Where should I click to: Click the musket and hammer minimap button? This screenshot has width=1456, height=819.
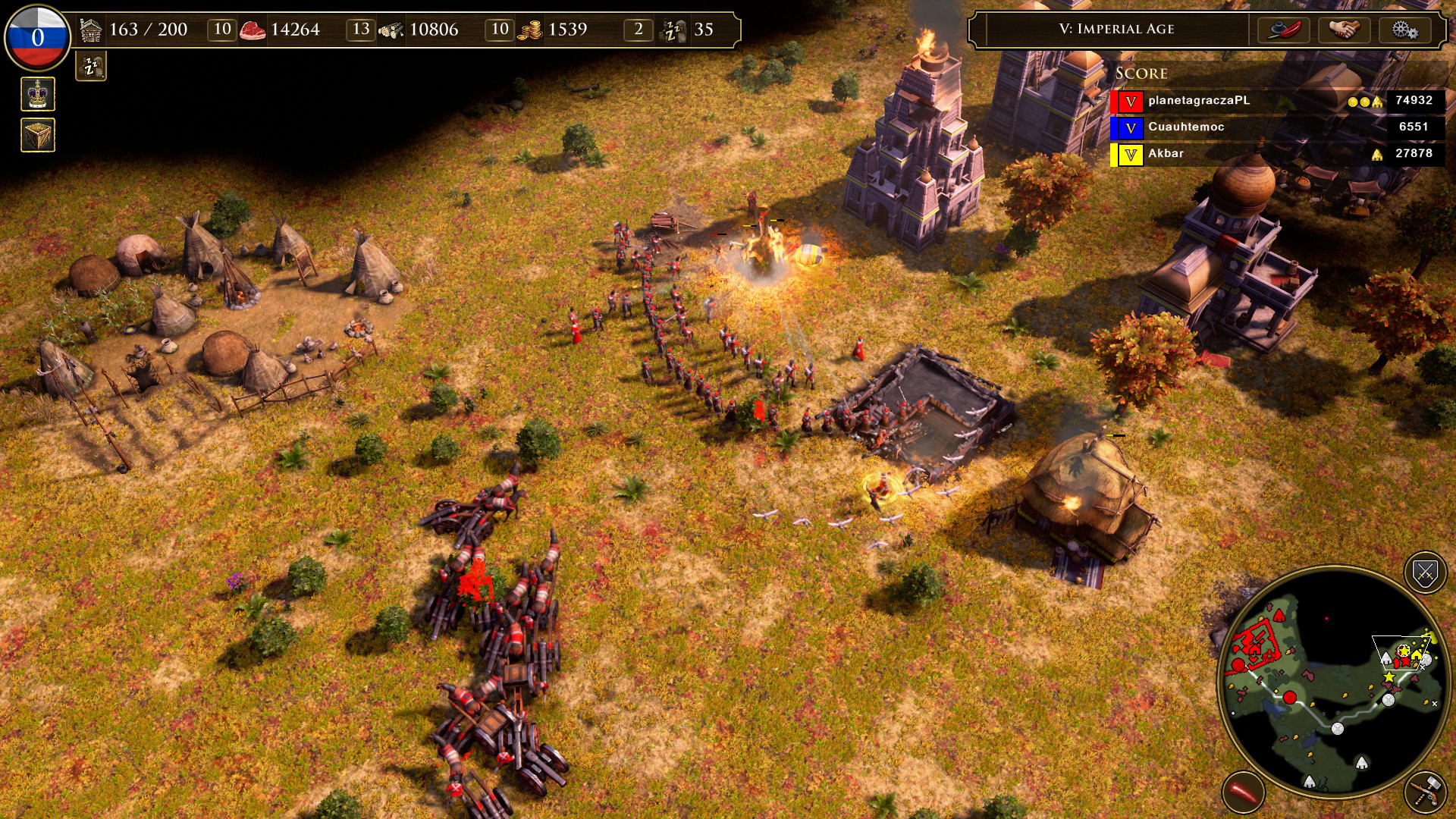[1425, 792]
